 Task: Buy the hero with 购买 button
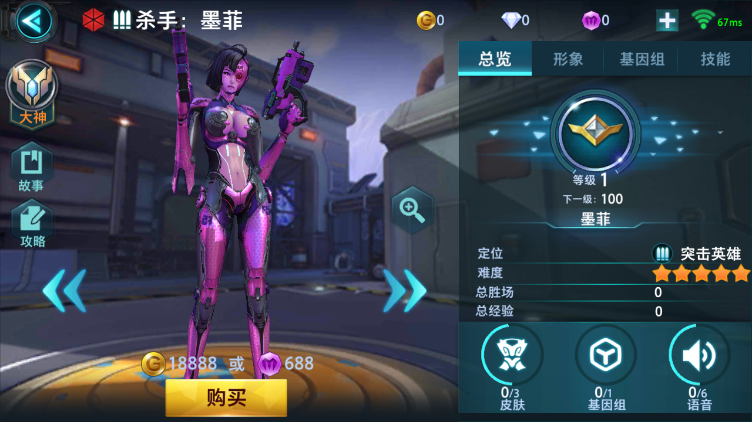tap(226, 397)
